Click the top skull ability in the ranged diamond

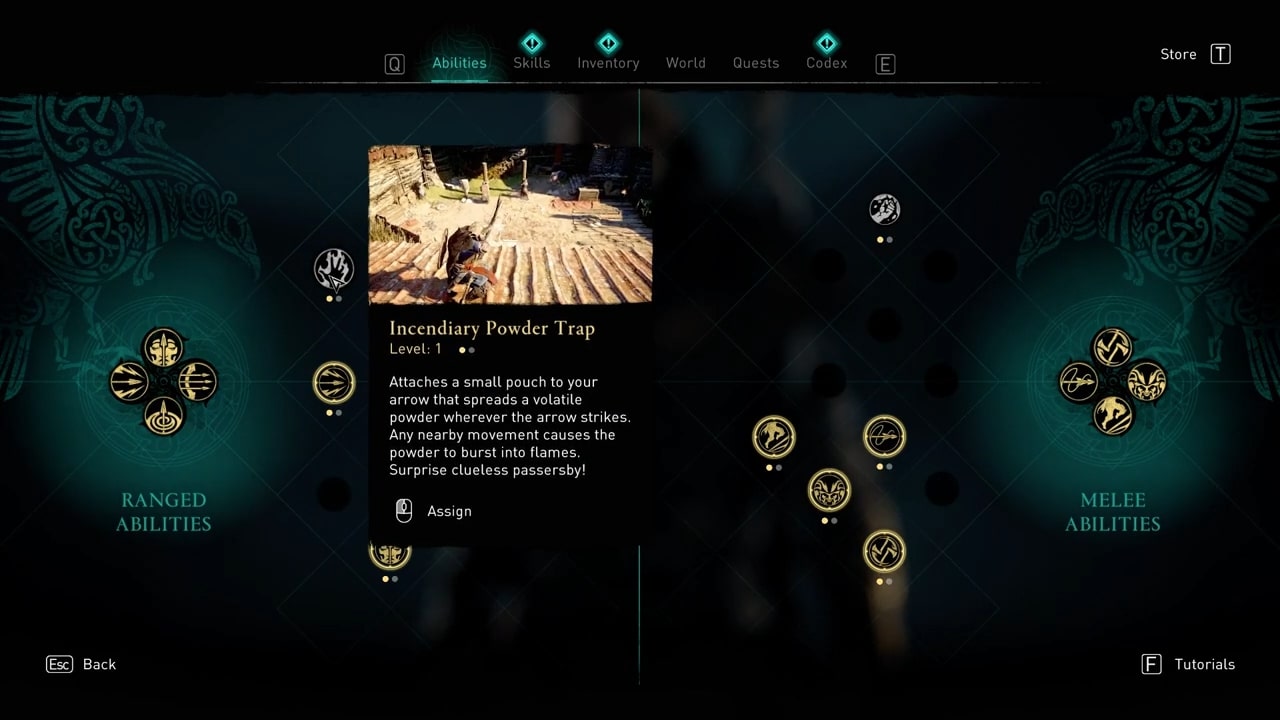tap(163, 348)
